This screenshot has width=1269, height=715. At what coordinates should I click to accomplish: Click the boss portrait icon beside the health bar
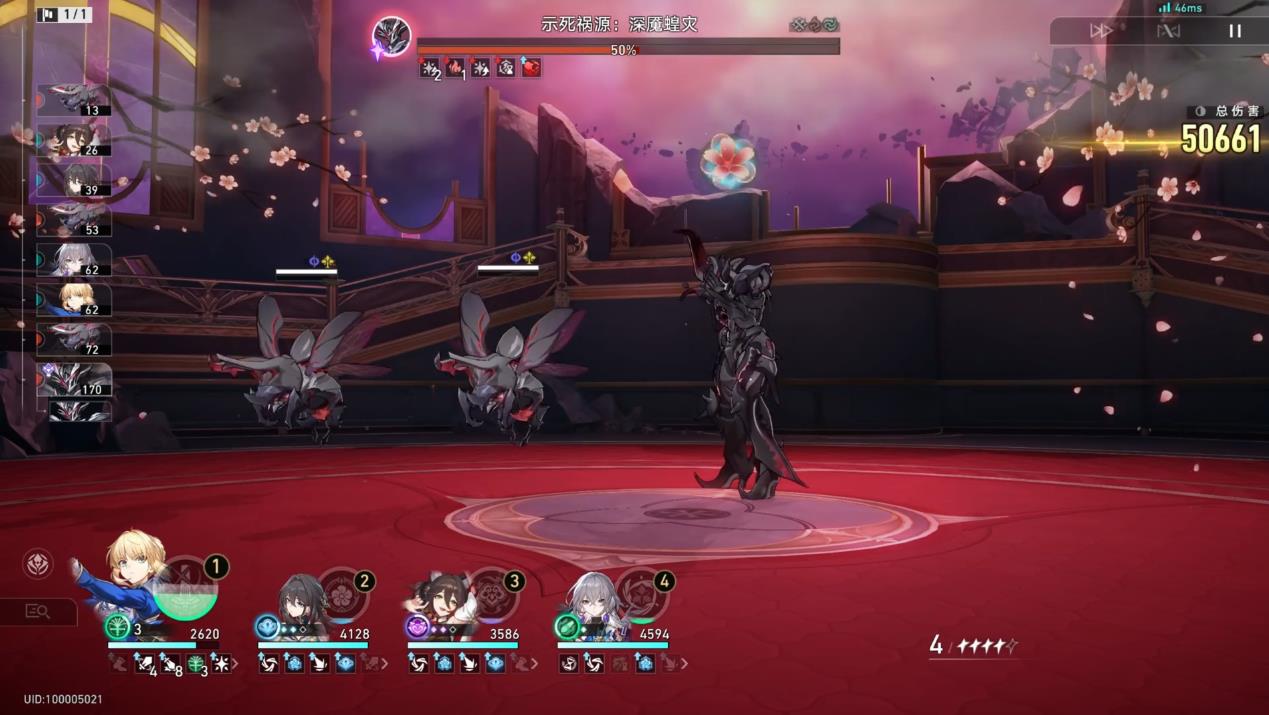[x=392, y=37]
